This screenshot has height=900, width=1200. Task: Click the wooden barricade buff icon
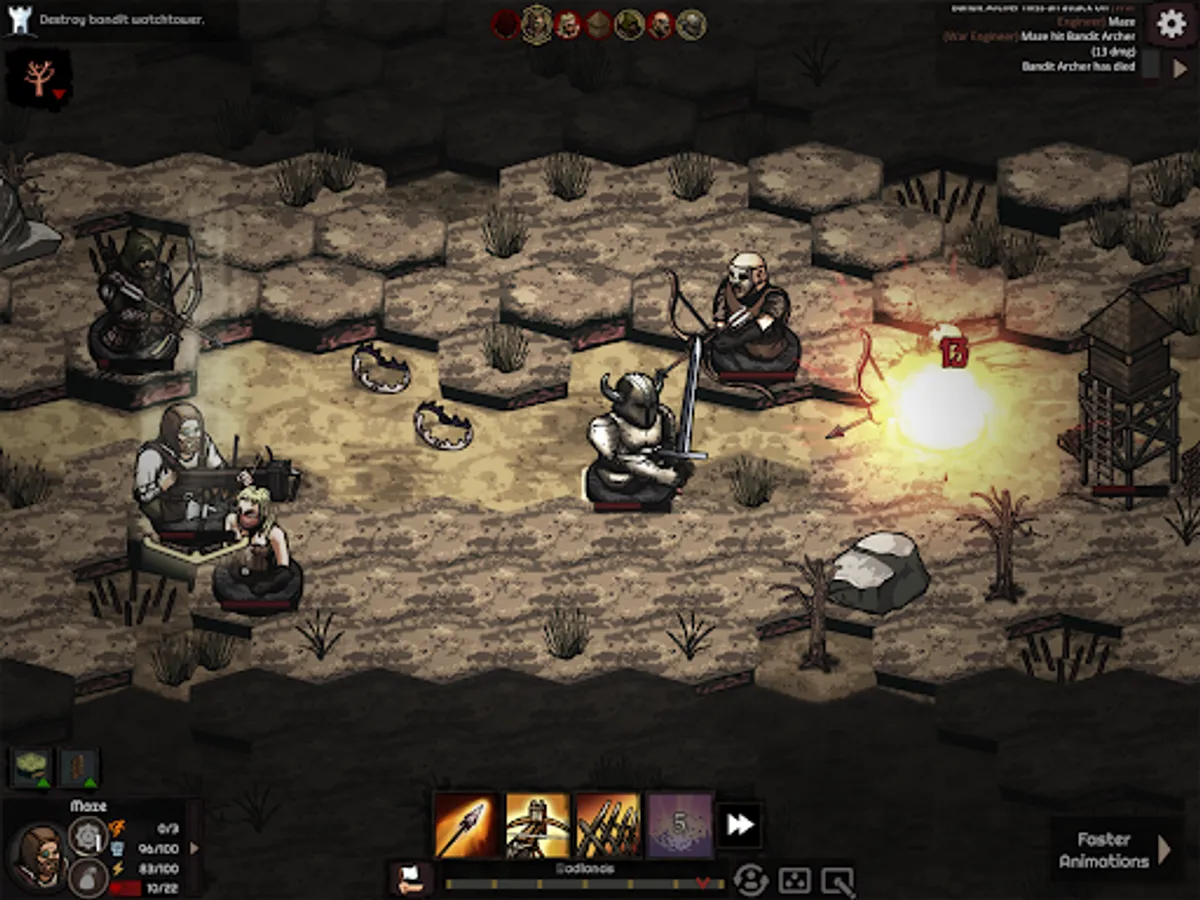pos(79,767)
